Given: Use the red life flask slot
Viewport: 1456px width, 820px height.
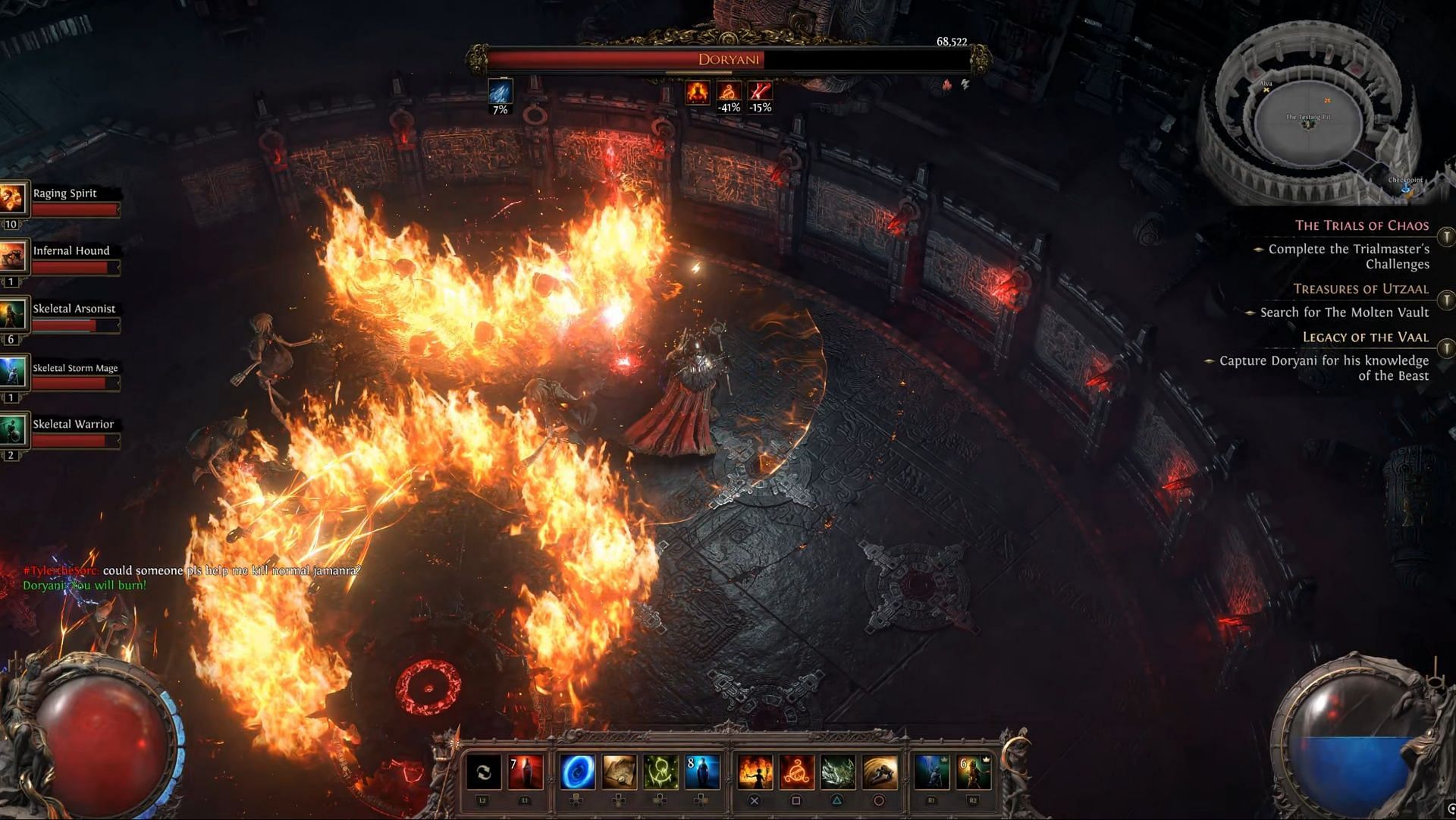Looking at the screenshot, I should [x=526, y=773].
